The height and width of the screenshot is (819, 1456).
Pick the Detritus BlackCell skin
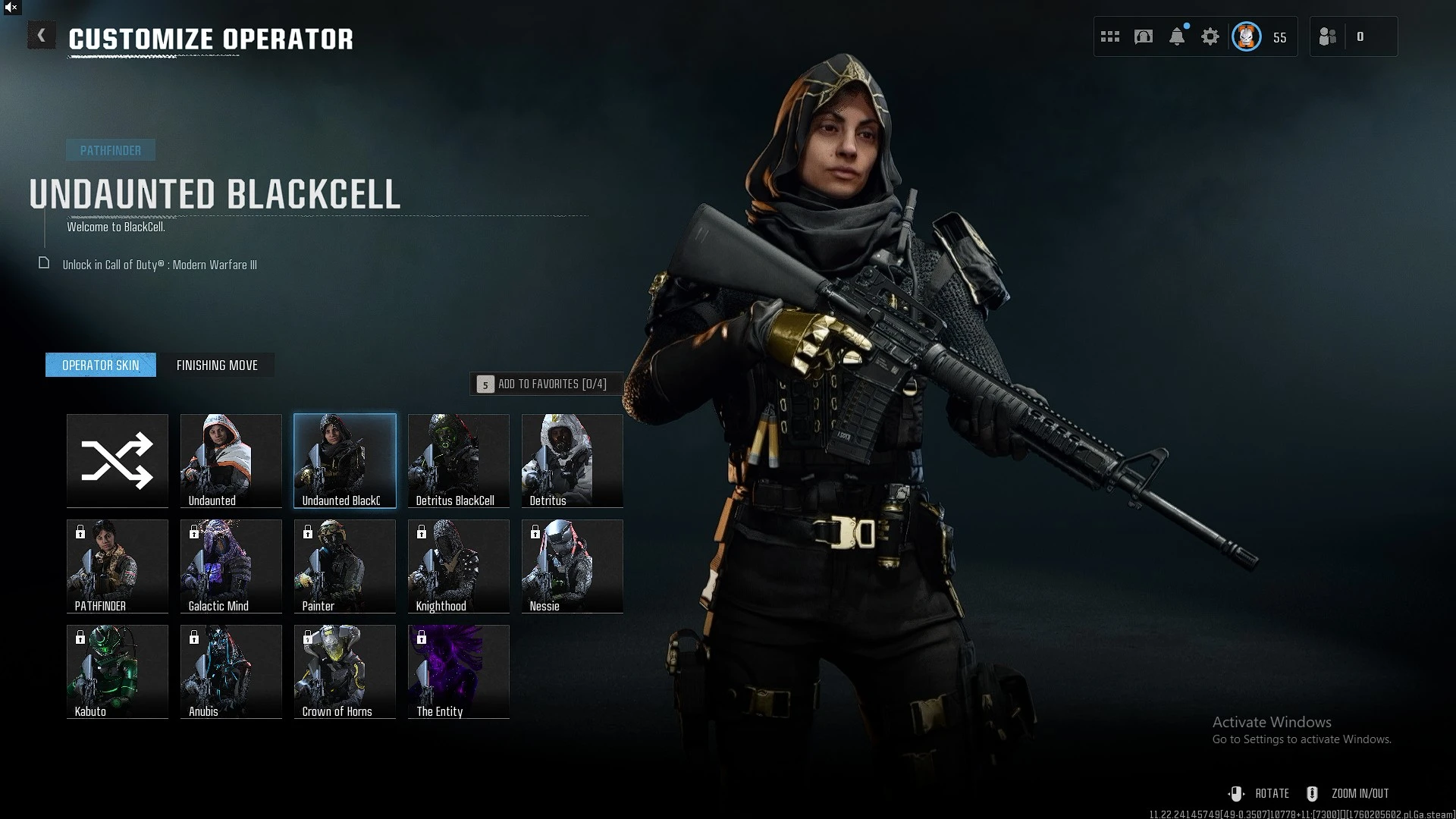pyautogui.click(x=459, y=460)
